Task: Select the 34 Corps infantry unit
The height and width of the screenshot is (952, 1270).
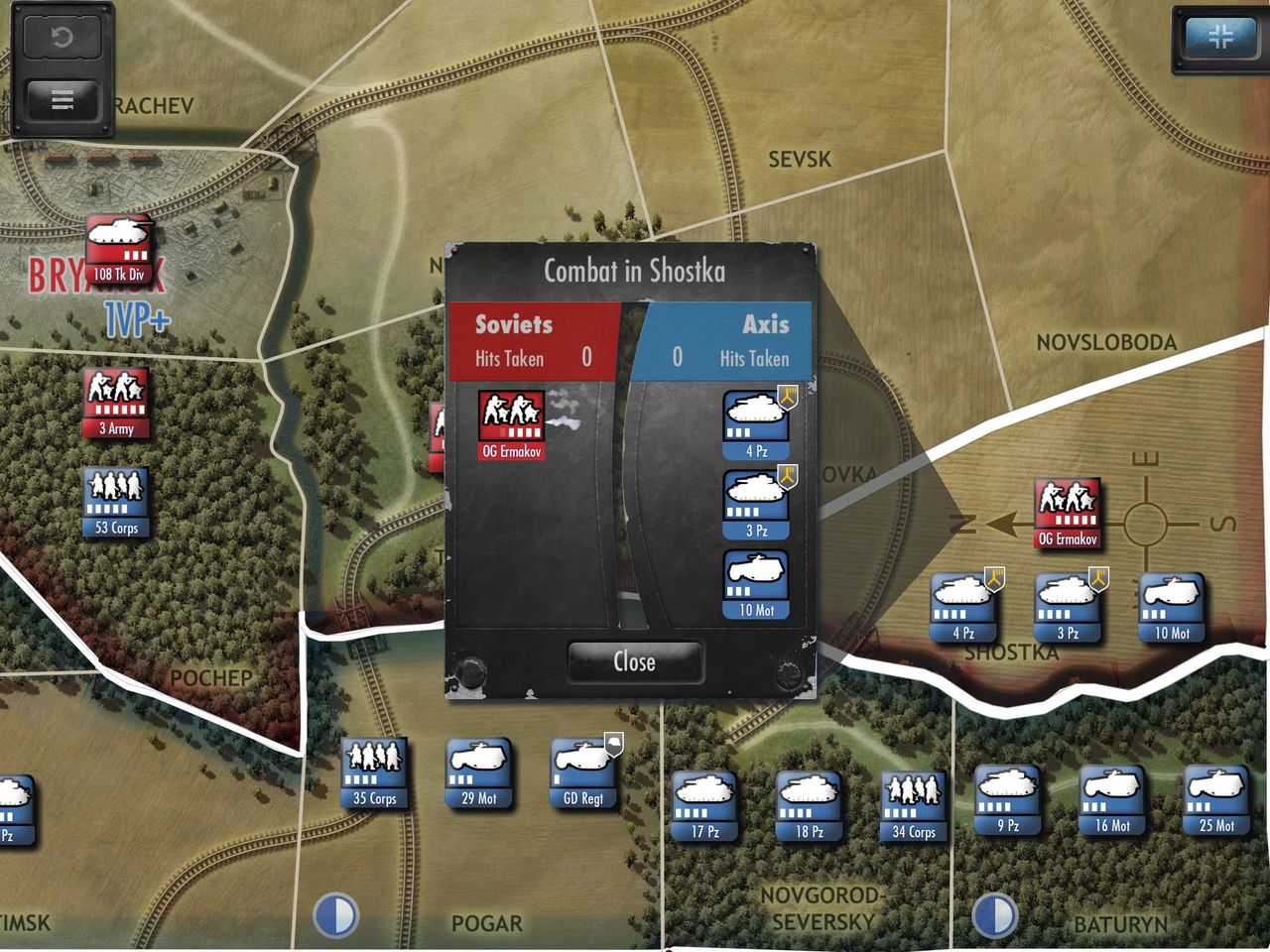Action: point(914,806)
